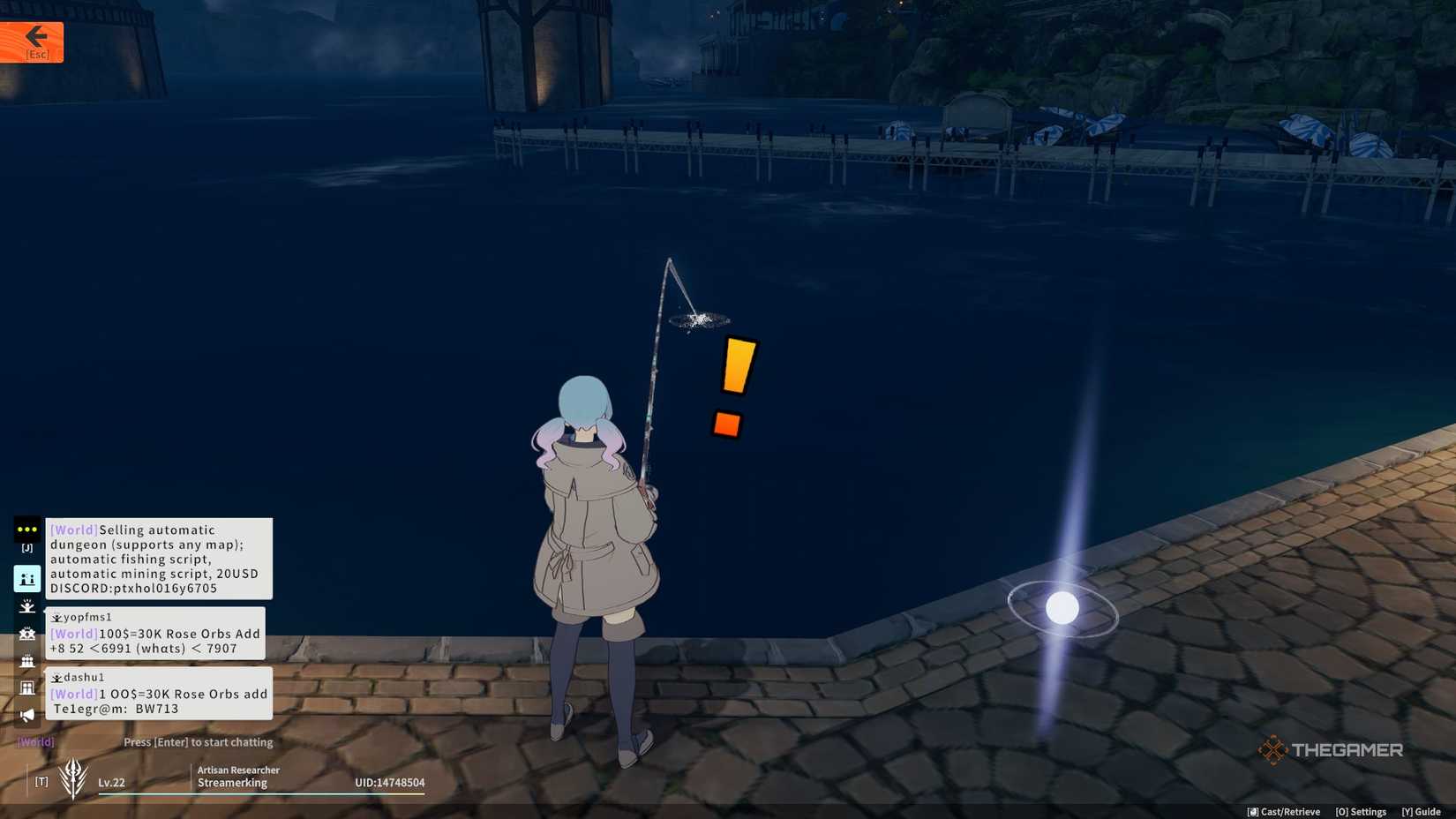Expand the [World] channel selector above the chat input
Image resolution: width=1456 pixels, height=819 pixels.
35,741
